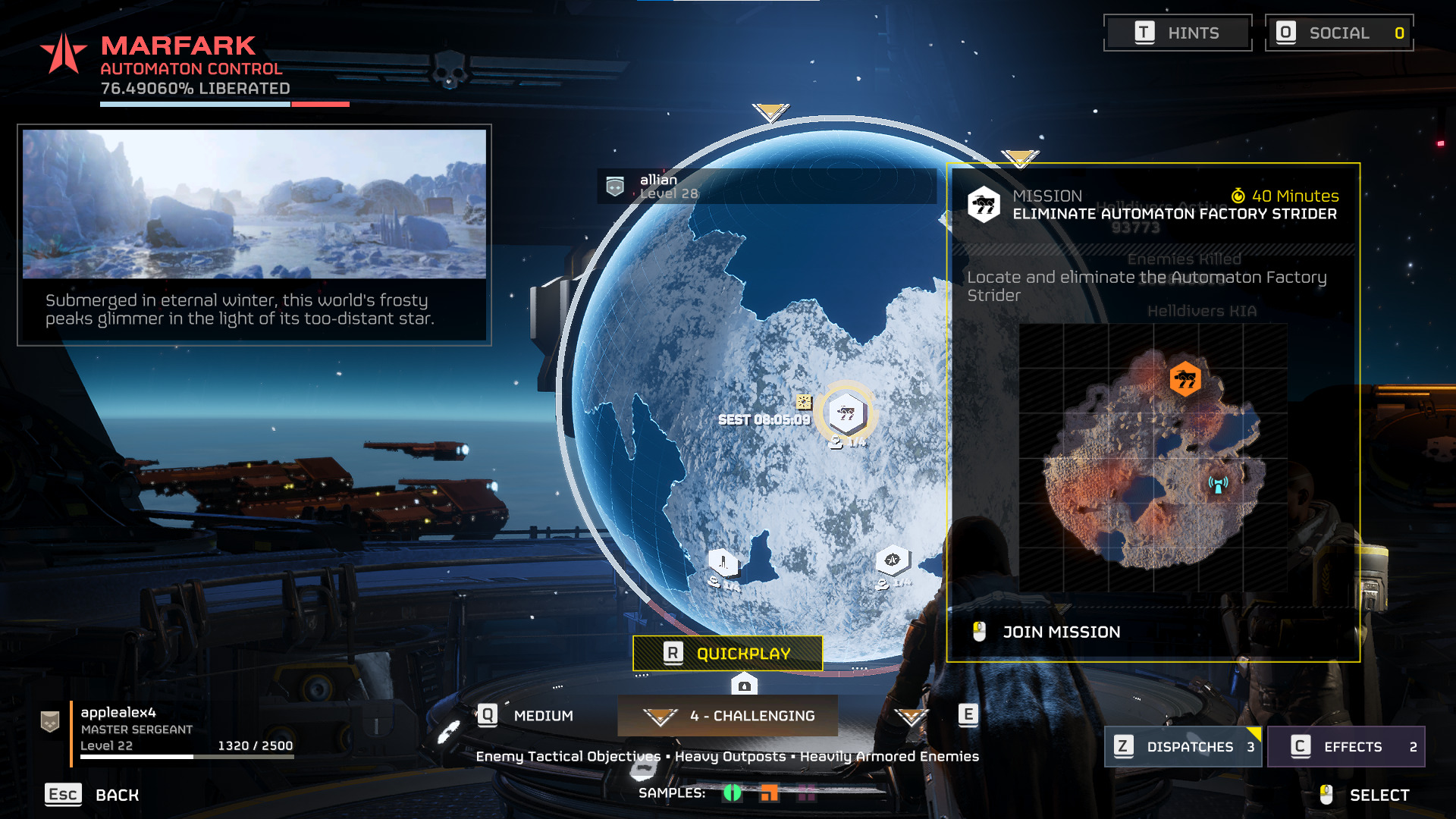Open allian's player lobby banner
The image size is (1456, 819).
(766, 187)
